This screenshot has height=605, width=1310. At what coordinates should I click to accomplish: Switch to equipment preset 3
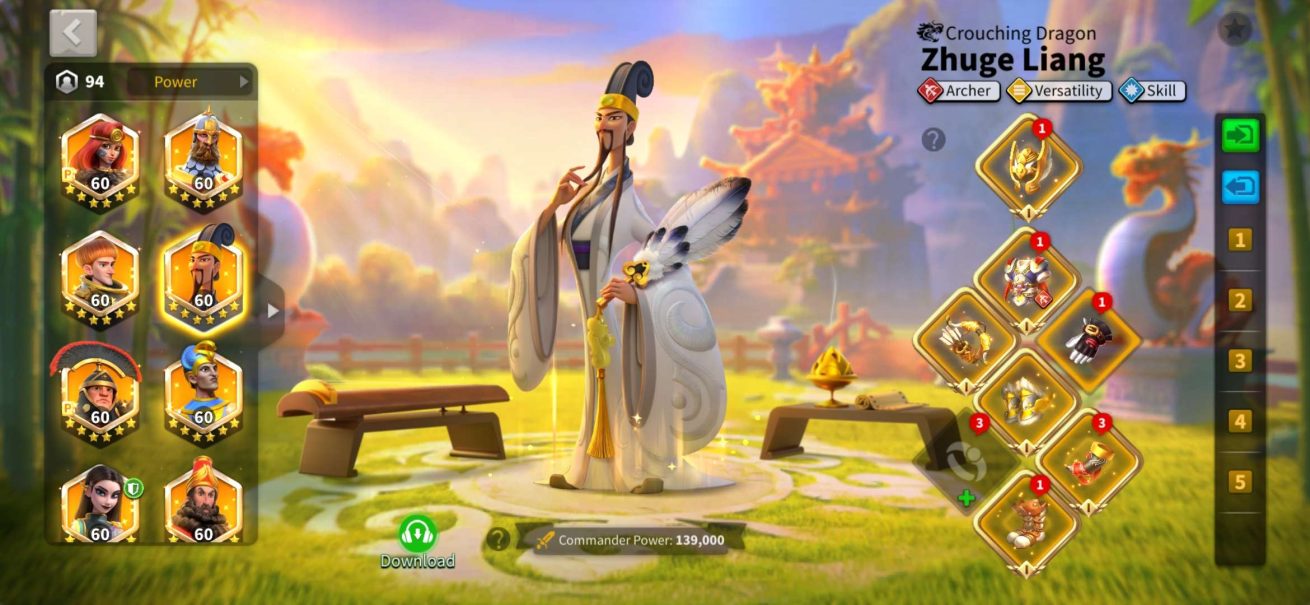(x=1240, y=361)
